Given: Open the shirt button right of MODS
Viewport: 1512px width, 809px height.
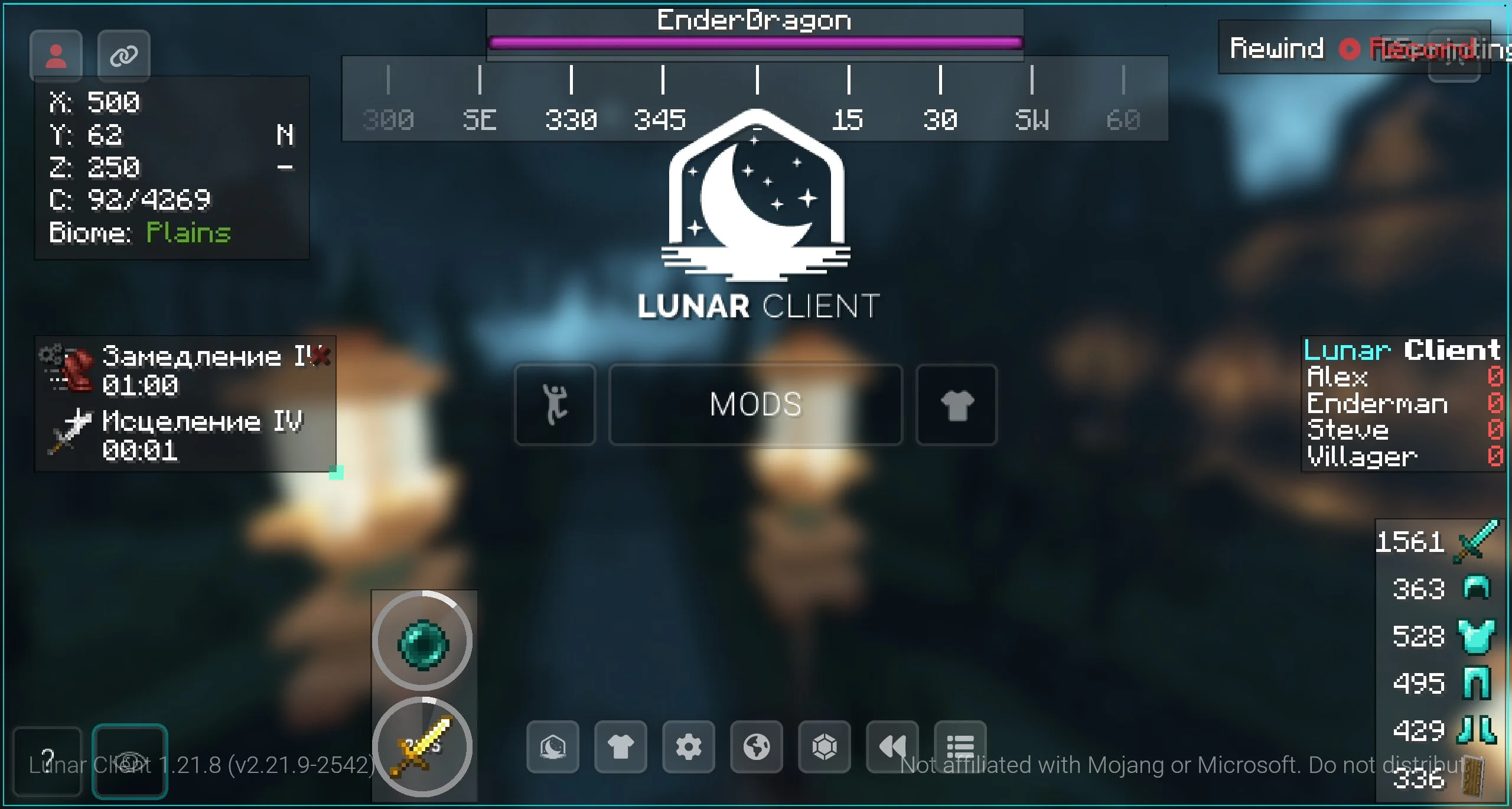Looking at the screenshot, I should tap(956, 405).
